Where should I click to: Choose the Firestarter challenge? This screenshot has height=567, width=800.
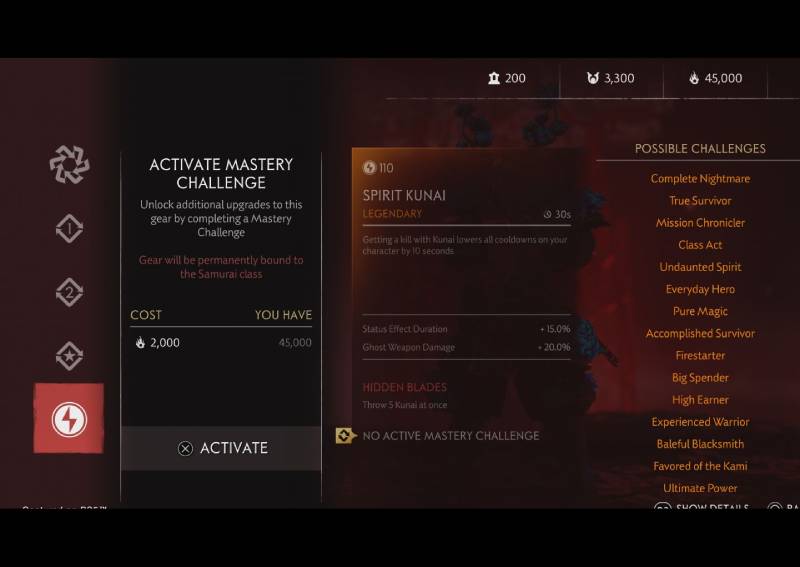[700, 355]
